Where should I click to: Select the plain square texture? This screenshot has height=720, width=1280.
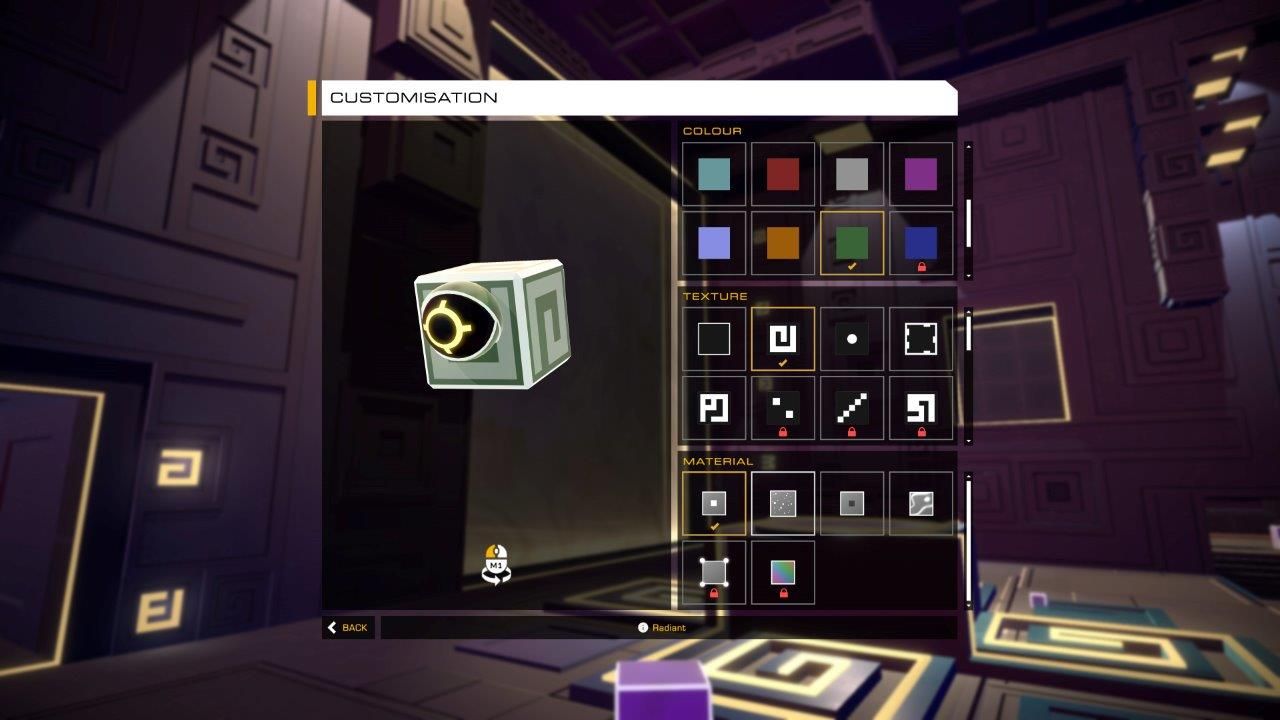tap(714, 338)
